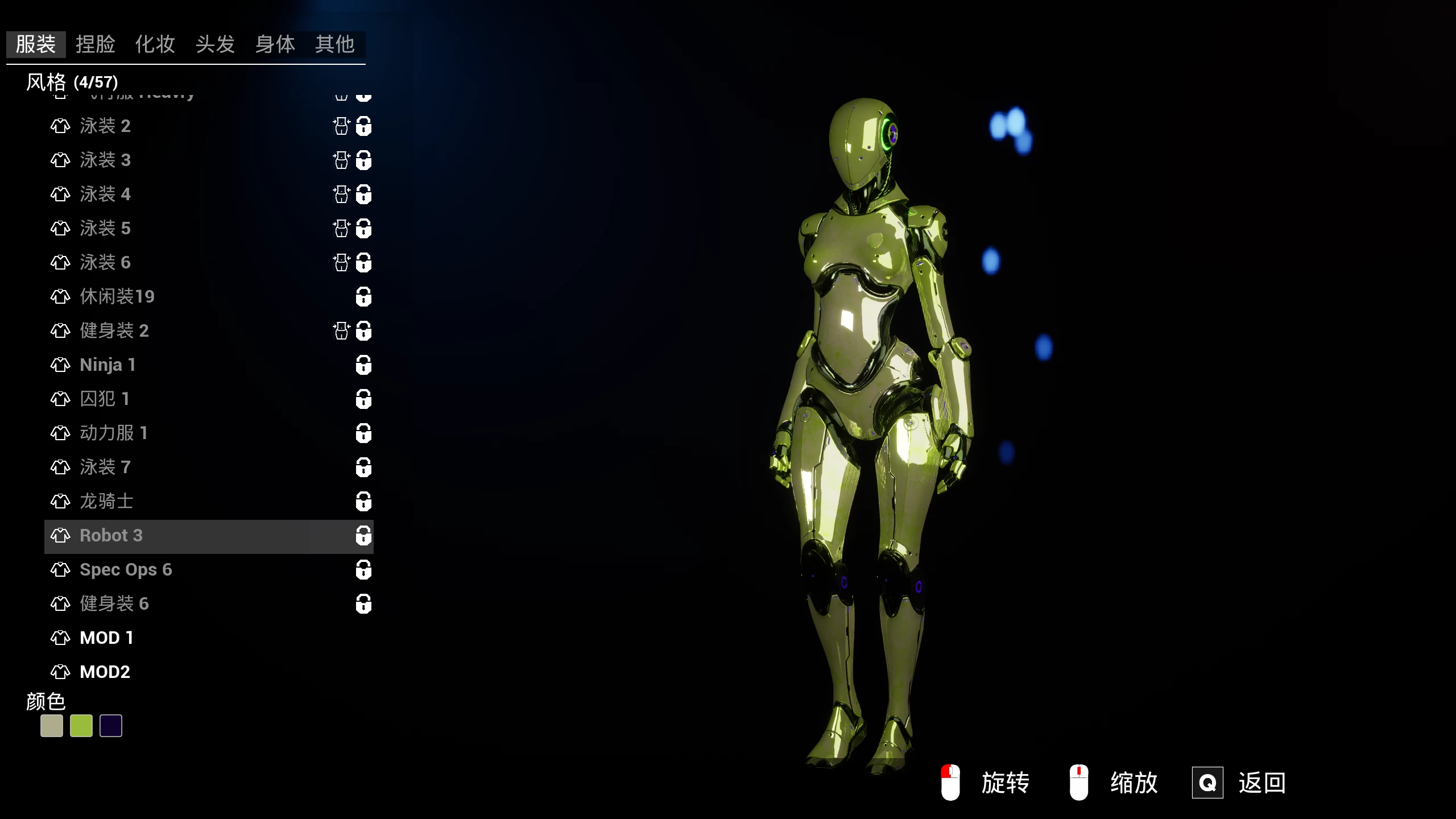1456x819 pixels.
Task: Open the 其他 tab
Action: coord(335,44)
